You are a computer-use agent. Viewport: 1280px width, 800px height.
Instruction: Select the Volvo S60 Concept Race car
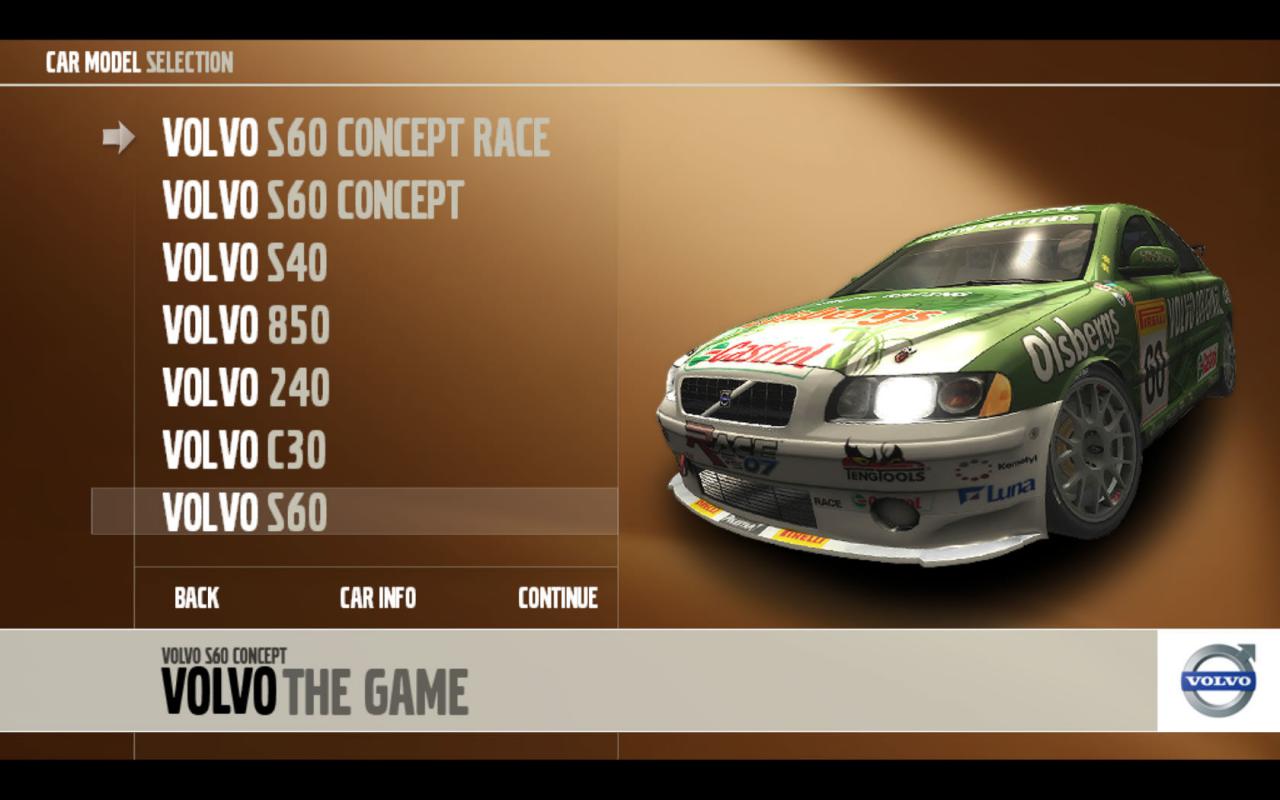point(356,138)
